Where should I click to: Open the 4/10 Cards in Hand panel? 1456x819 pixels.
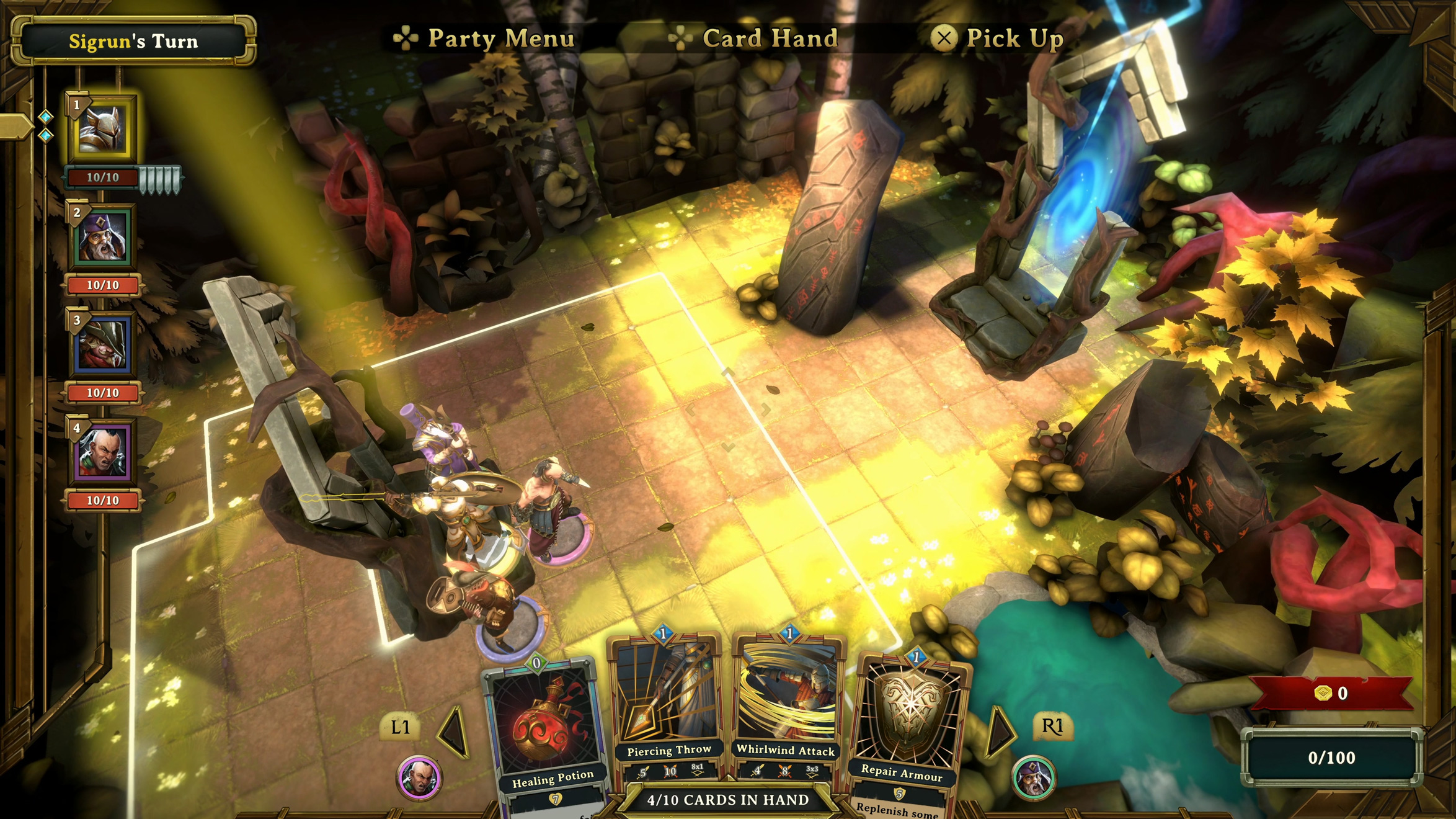[x=729, y=800]
